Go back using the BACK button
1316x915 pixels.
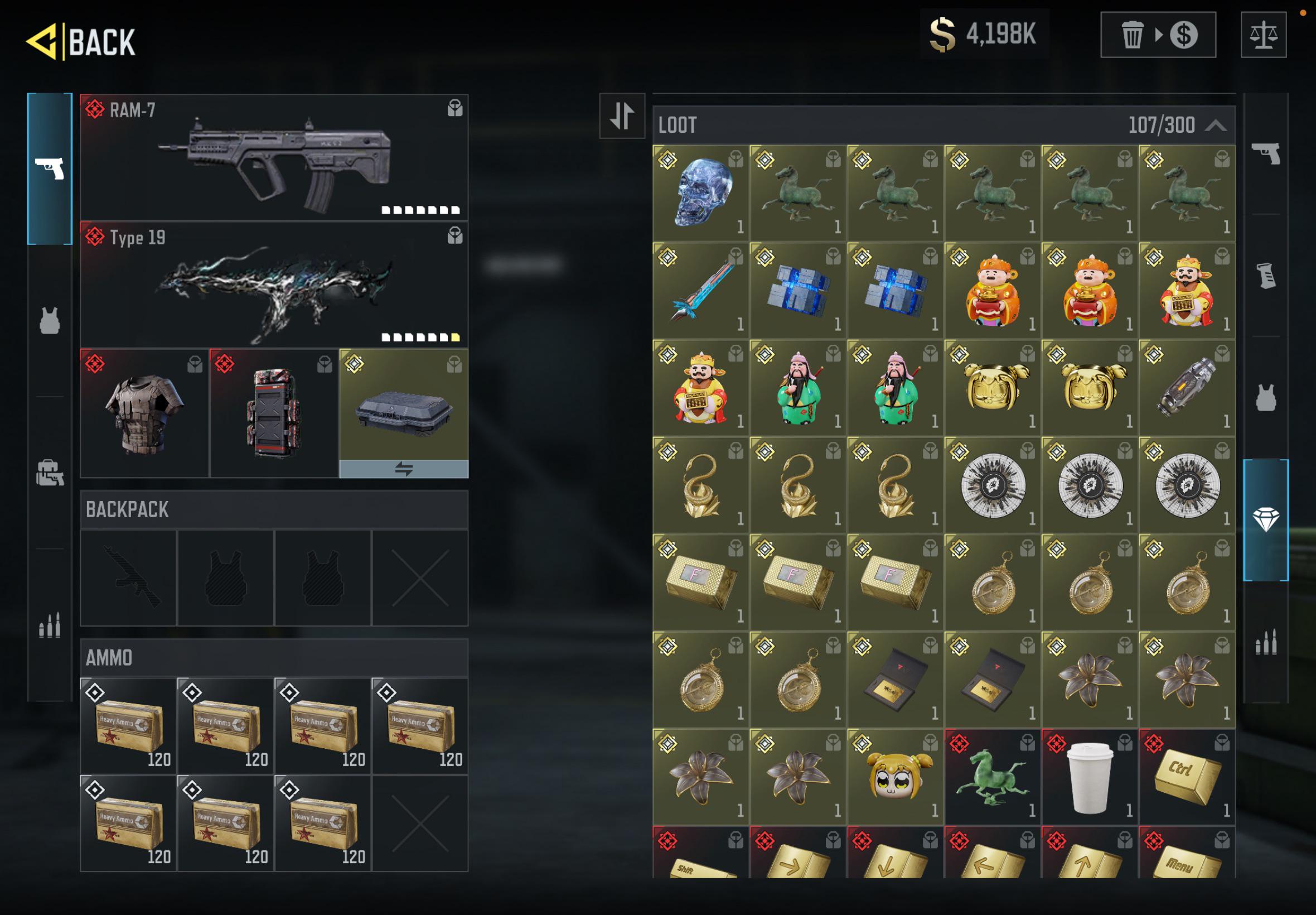tap(81, 41)
